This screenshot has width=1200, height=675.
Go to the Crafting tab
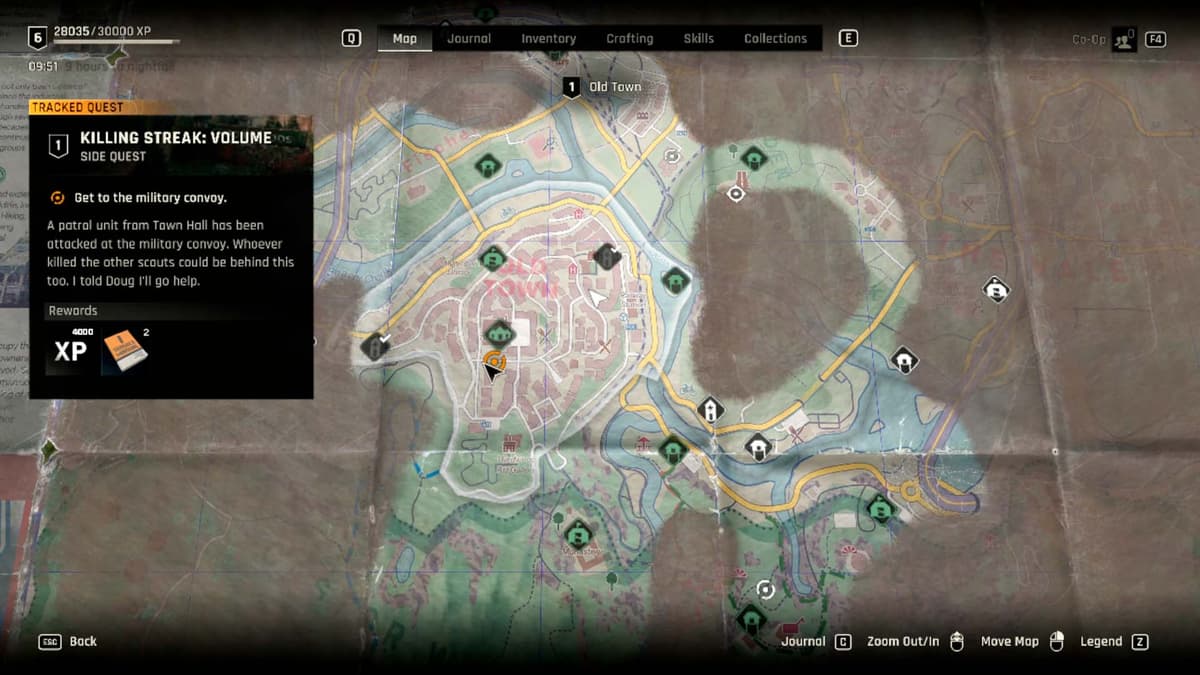pos(629,39)
